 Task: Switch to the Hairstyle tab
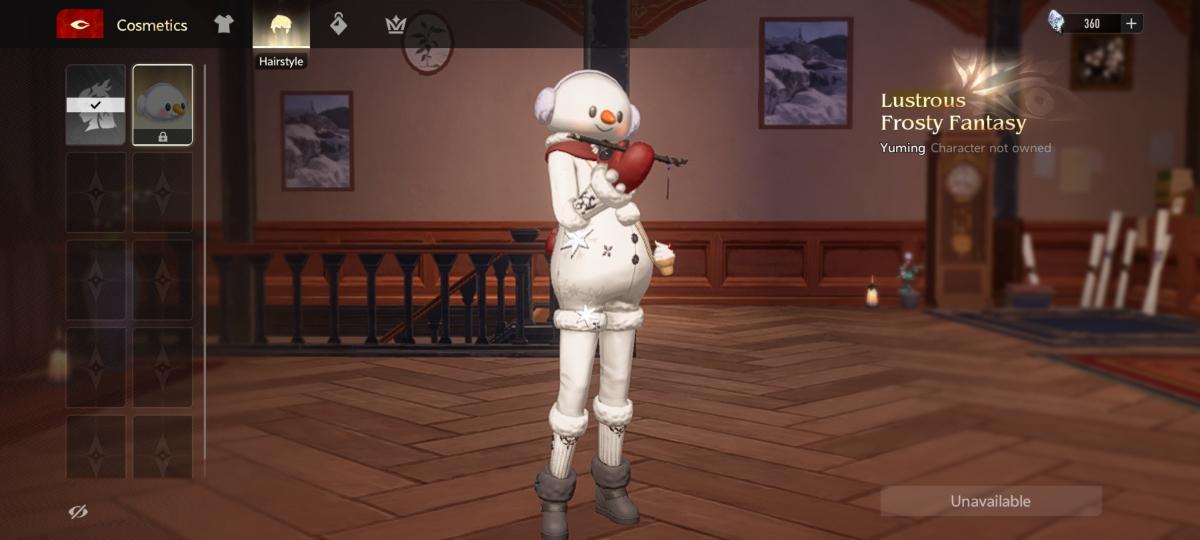point(281,27)
